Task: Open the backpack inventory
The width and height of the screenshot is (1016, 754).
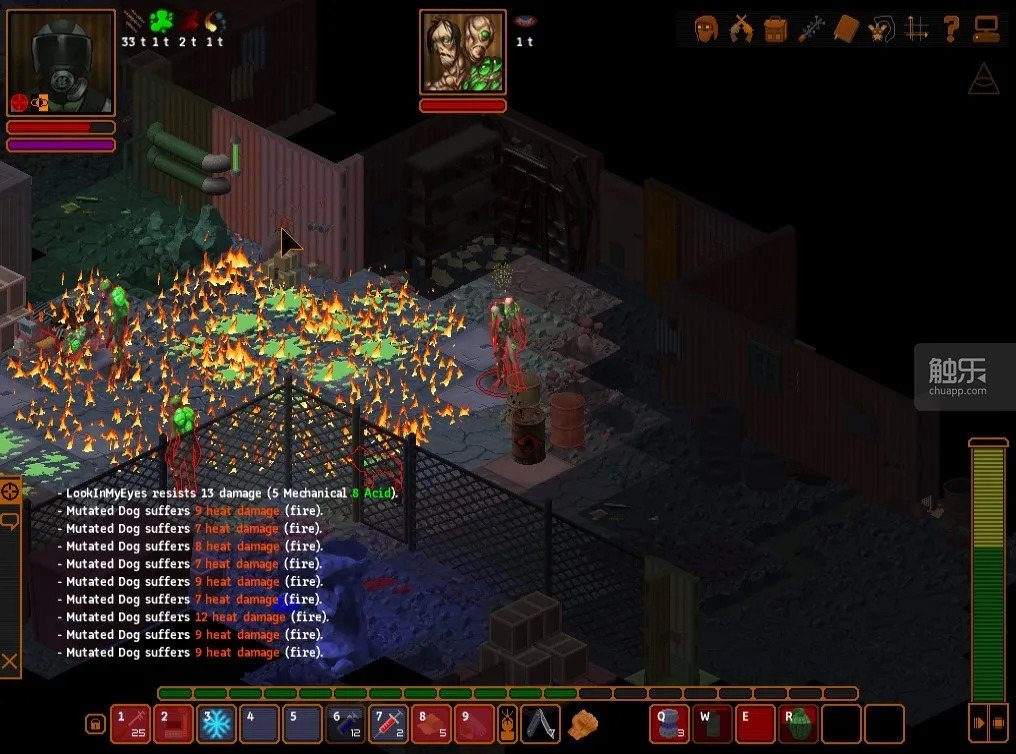Action: pos(776,28)
